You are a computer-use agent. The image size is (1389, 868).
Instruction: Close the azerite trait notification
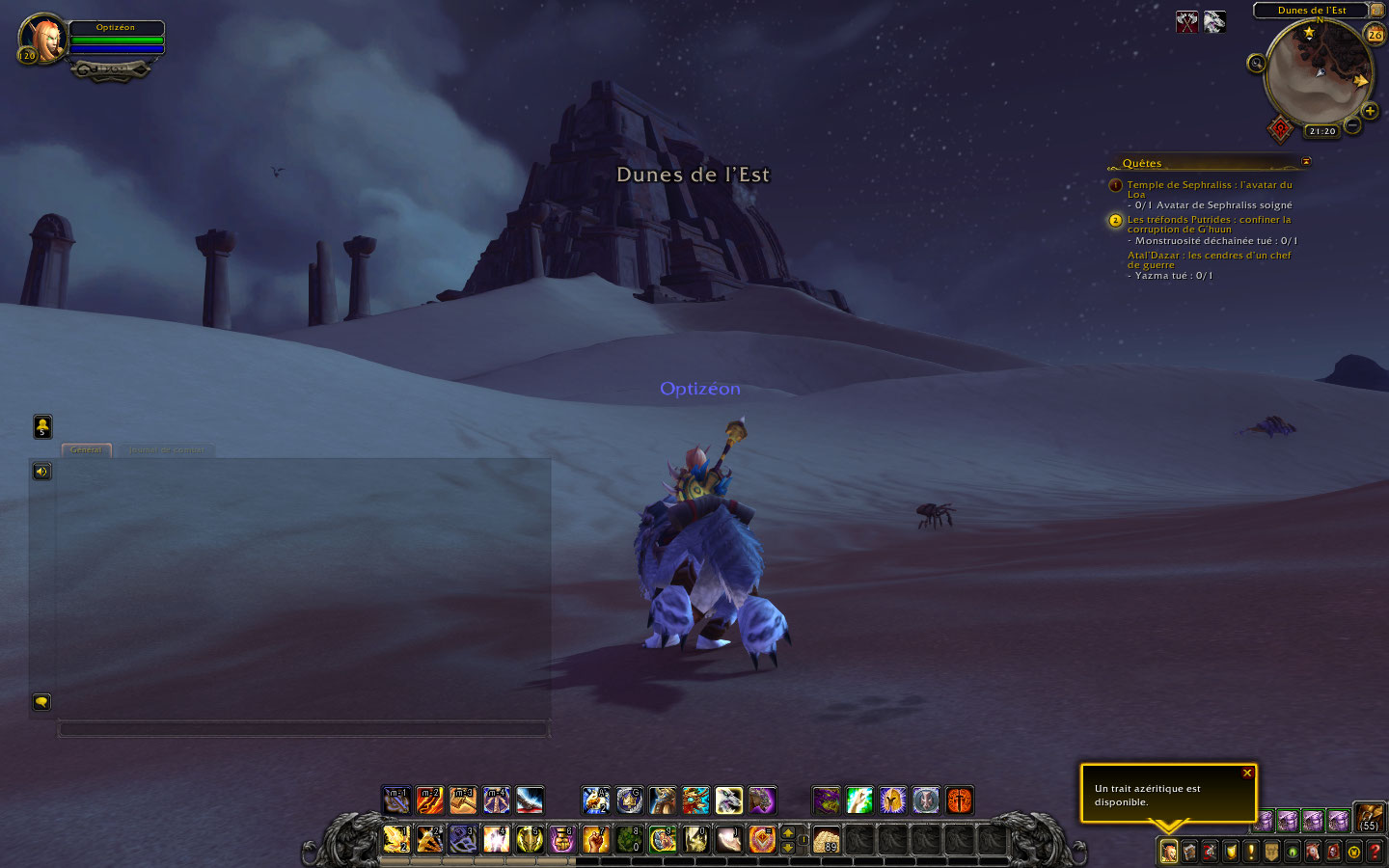1247,773
